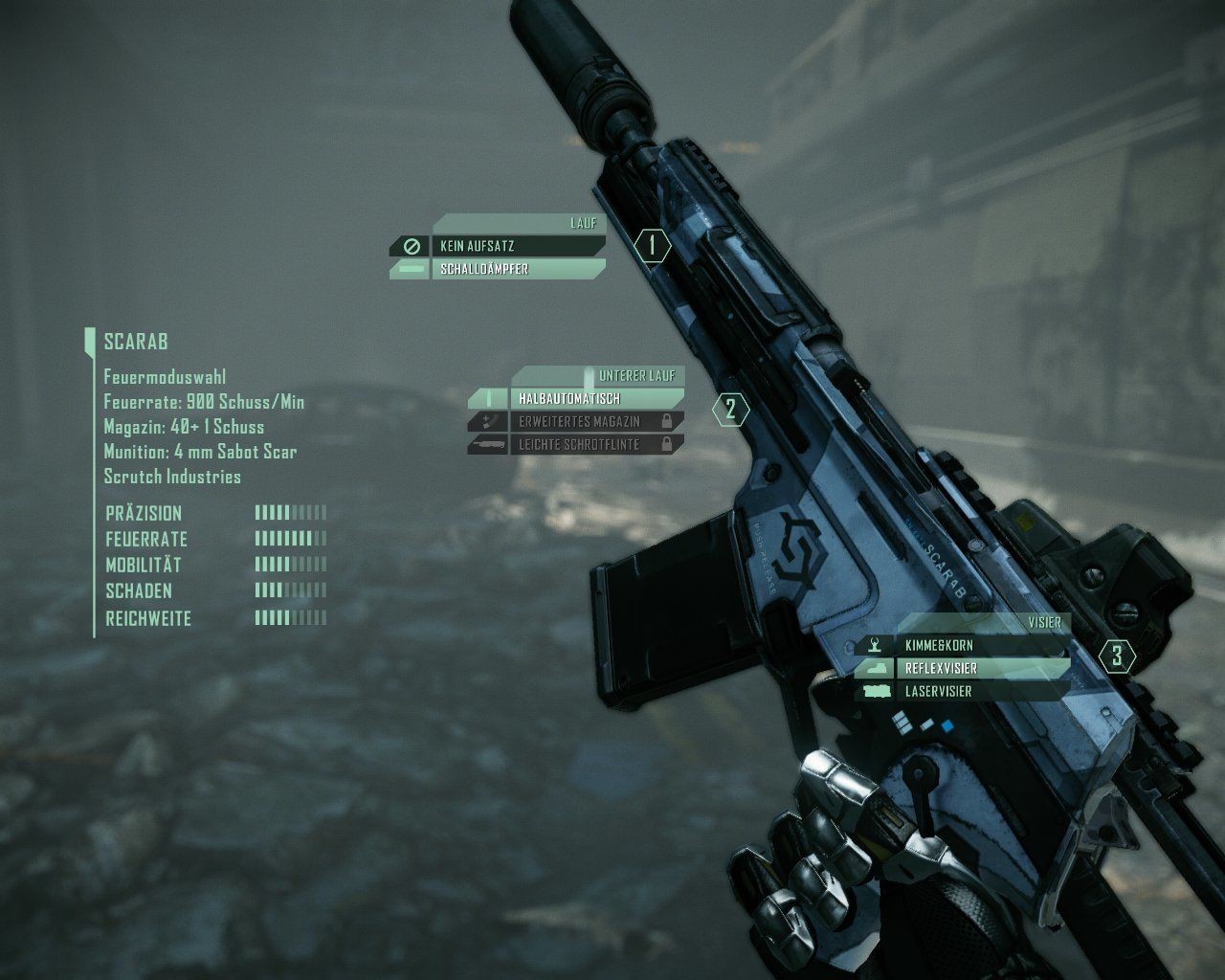Viewport: 1225px width, 980px height.
Task: Choose Halbautomatisch fire mode
Action: (593, 398)
